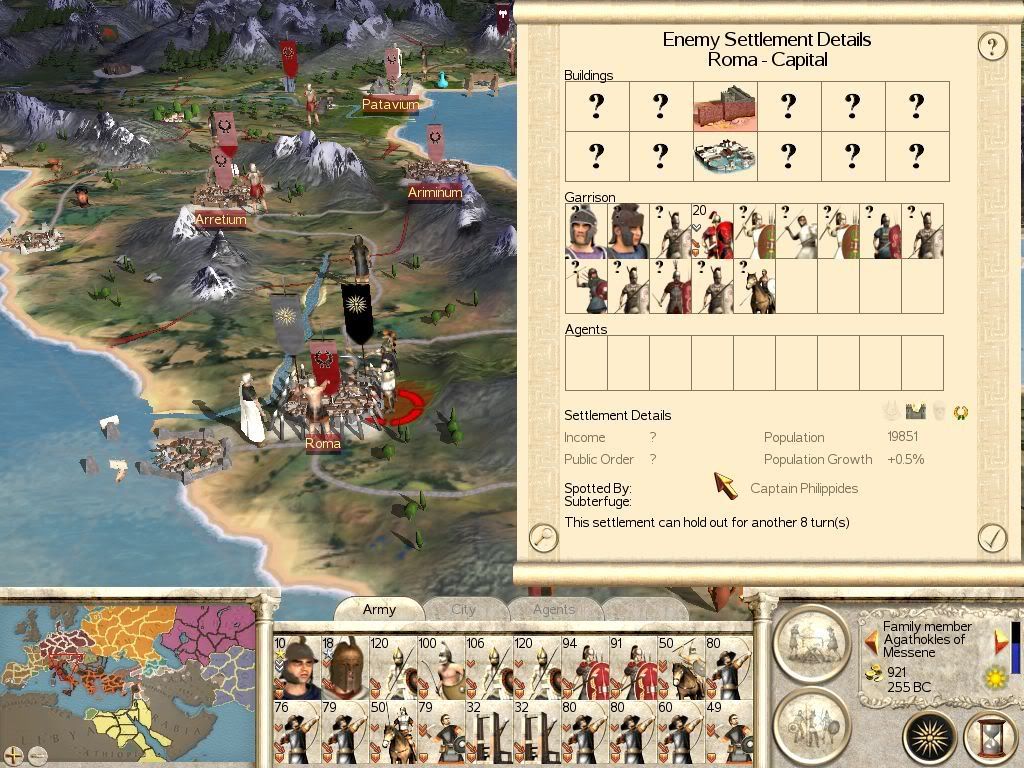Viewport: 1024px width, 768px height.
Task: Cycle to next character with right arrow
Action: tap(1001, 640)
